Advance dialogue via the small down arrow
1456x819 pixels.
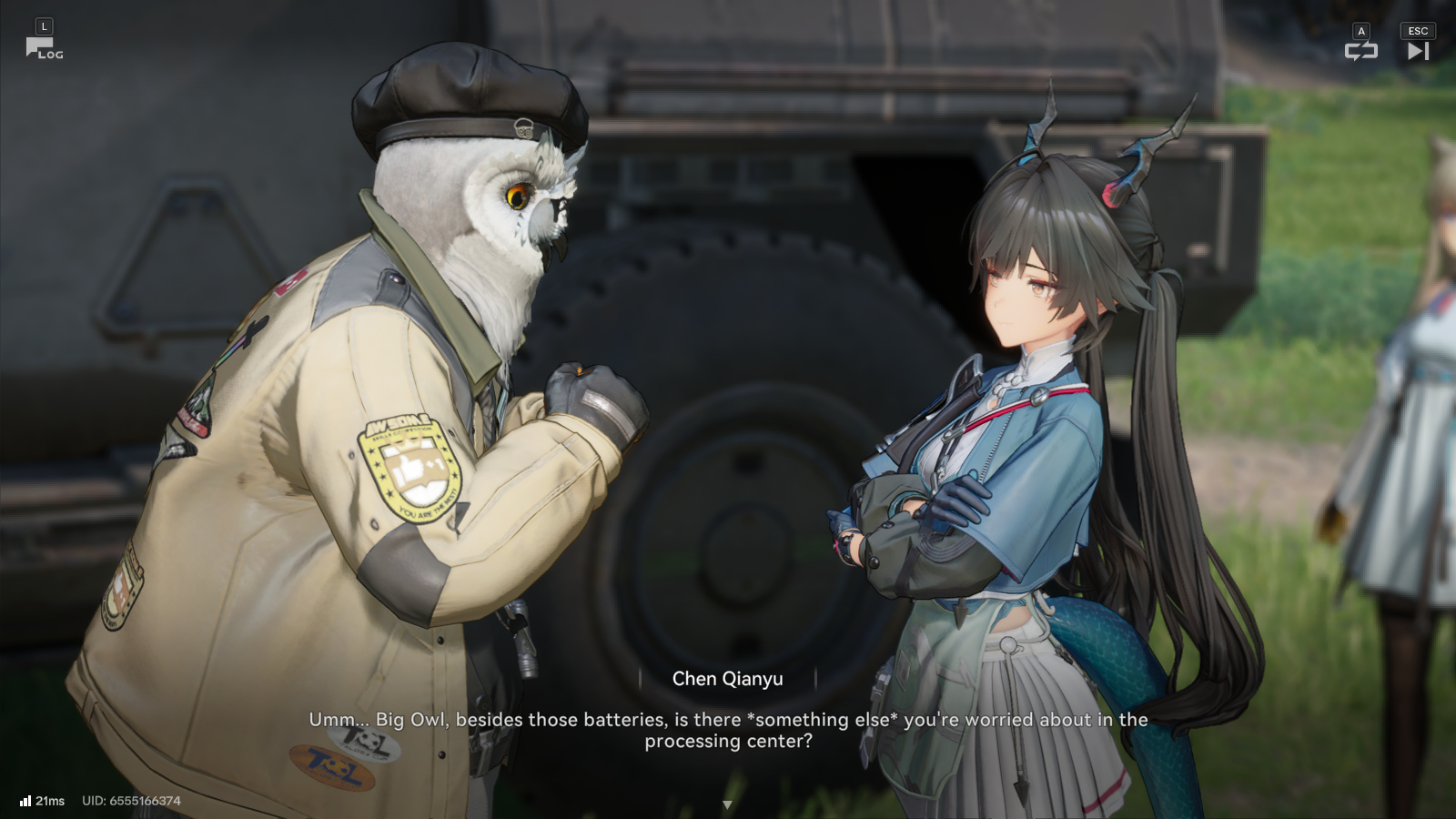(x=727, y=804)
